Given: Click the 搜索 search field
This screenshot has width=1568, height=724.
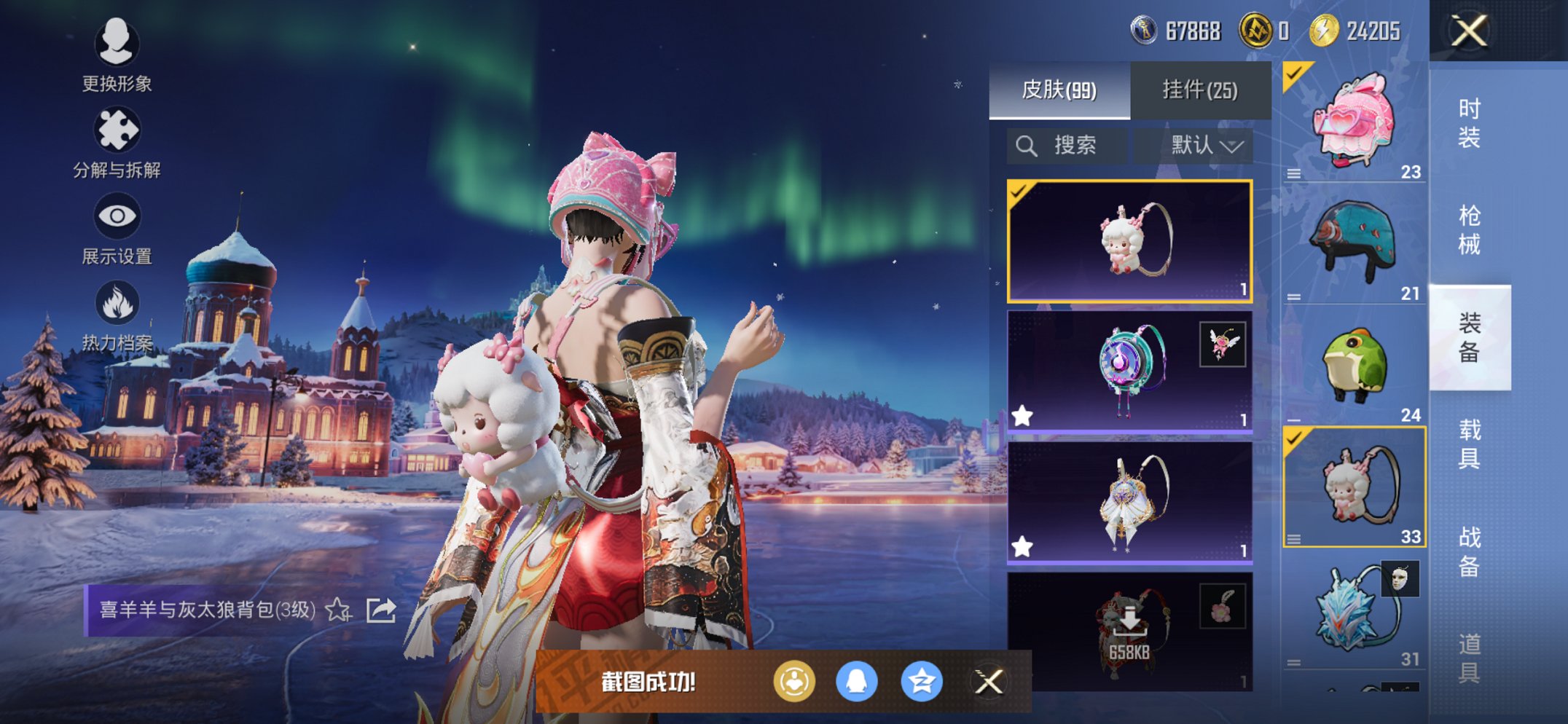Looking at the screenshot, I should (1067, 146).
